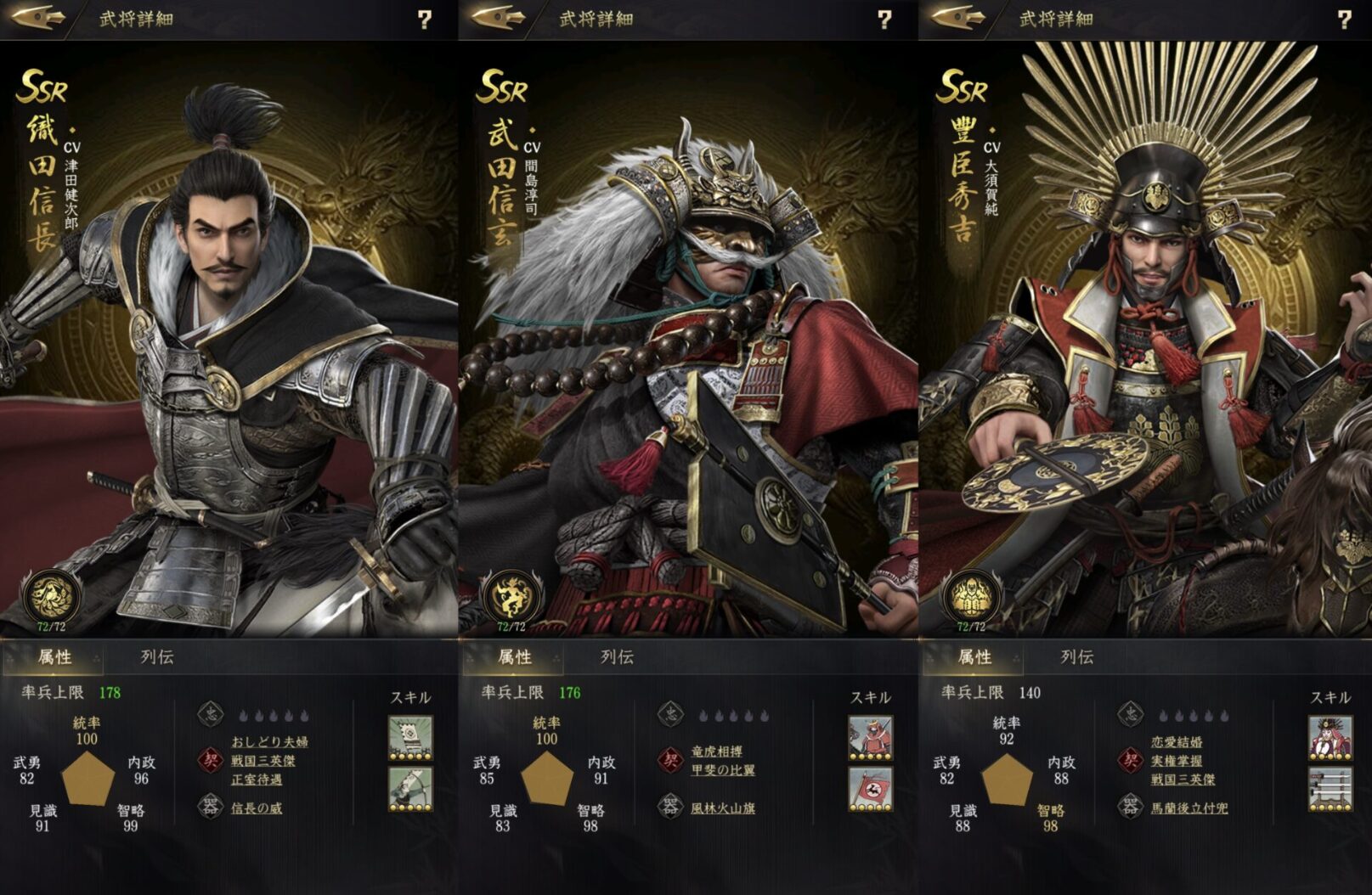Show the 馬藺後立付兜 treasure details
Viewport: 1372px width, 895px height.
tap(1189, 808)
